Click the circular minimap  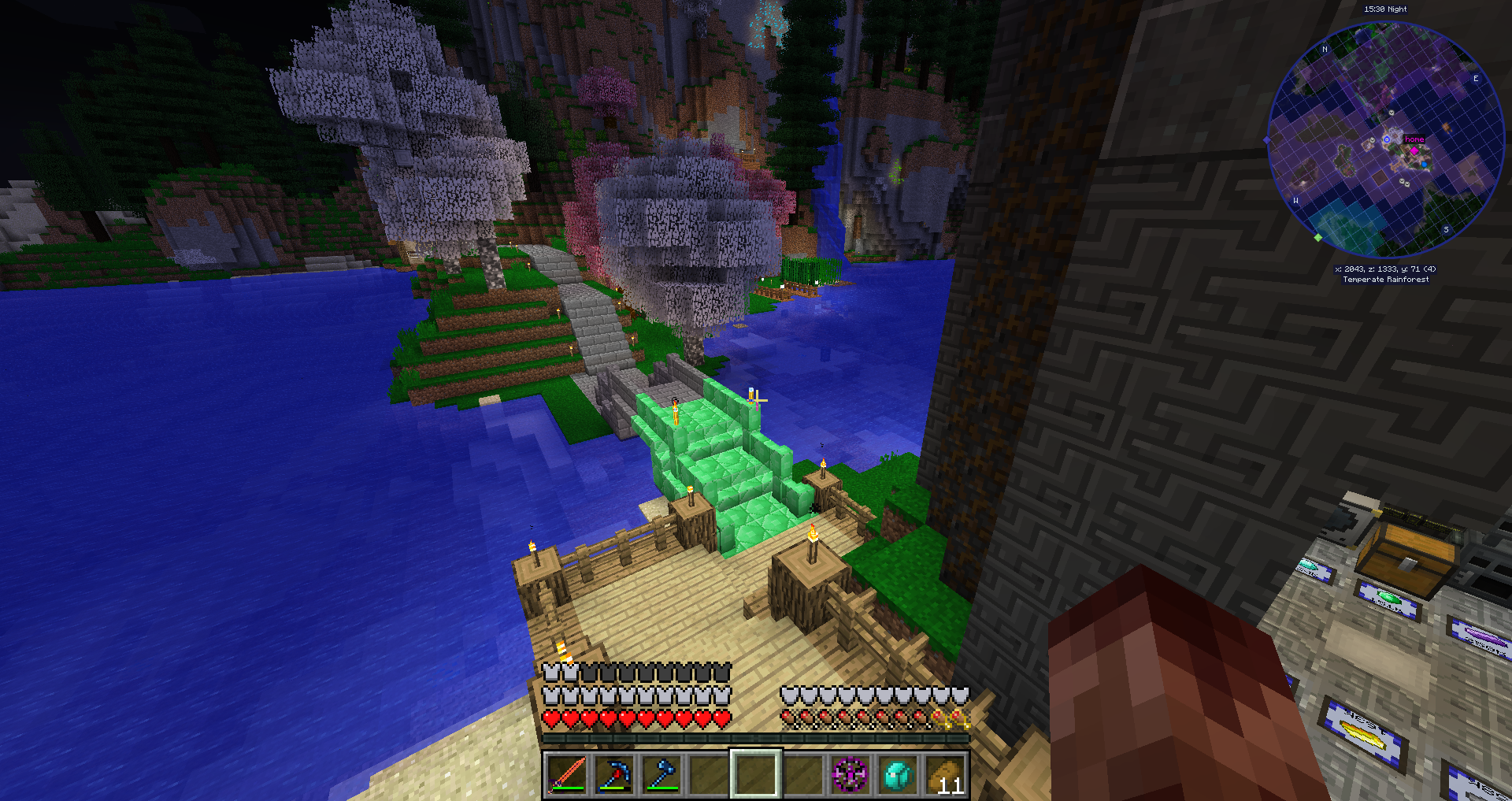(1385, 140)
